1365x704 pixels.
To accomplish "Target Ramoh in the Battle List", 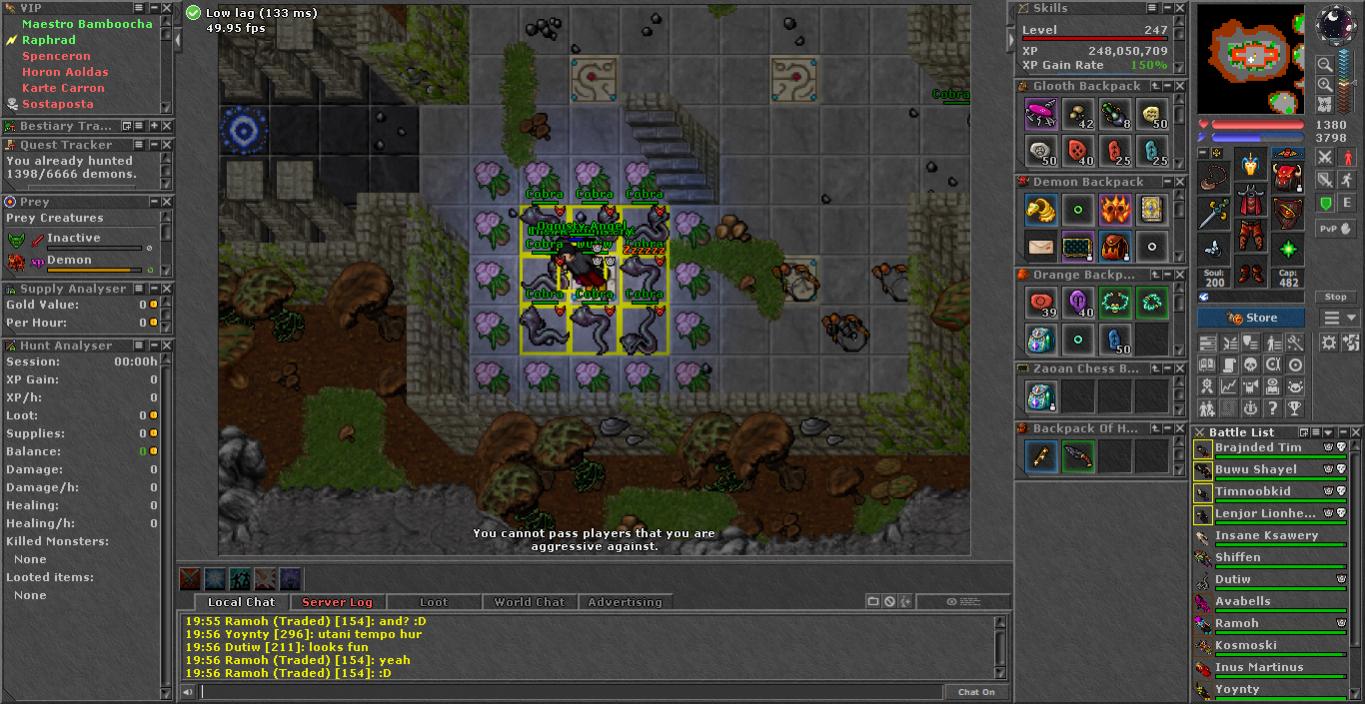I will pos(1237,624).
